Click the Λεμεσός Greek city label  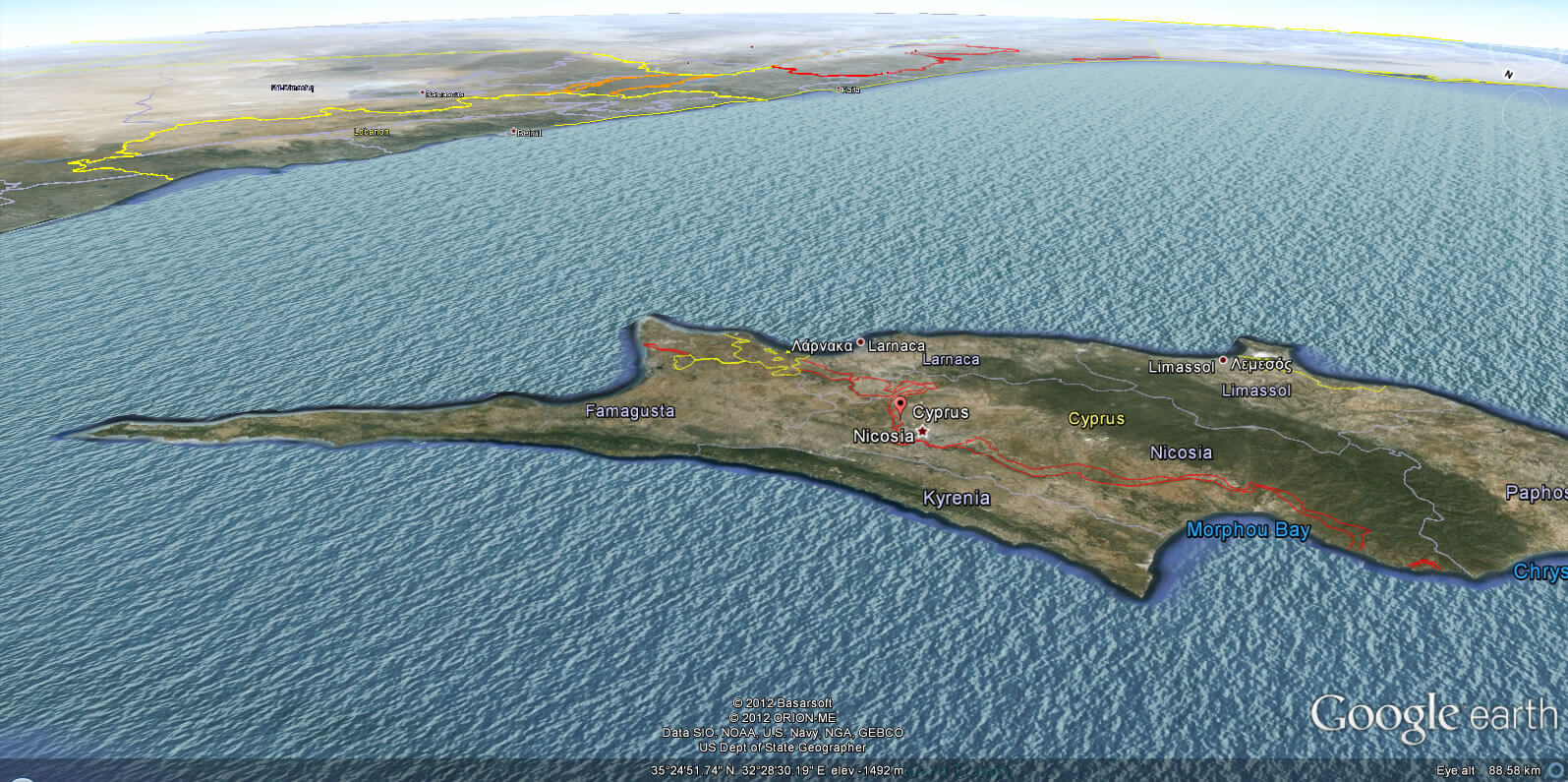(1259, 363)
